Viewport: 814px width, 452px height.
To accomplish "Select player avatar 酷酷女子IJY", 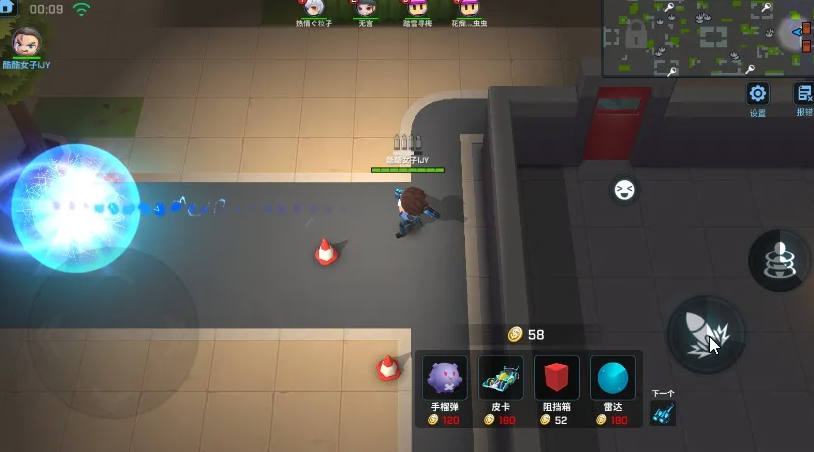I will [x=26, y=43].
